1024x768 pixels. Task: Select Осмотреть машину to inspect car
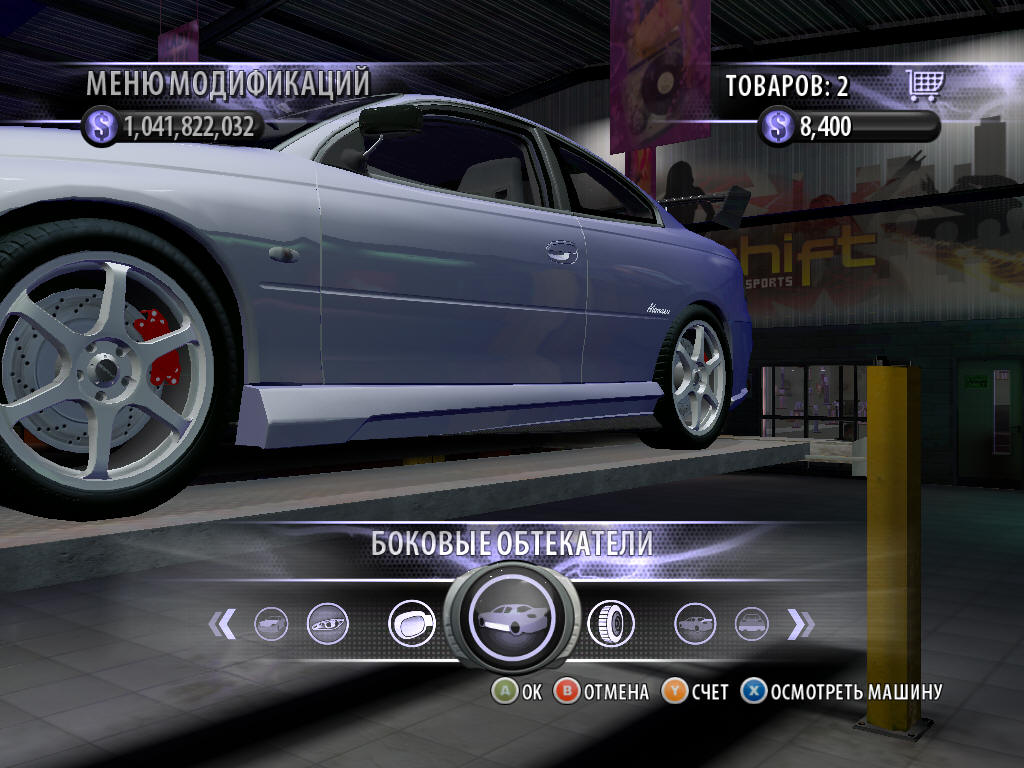tap(842, 691)
